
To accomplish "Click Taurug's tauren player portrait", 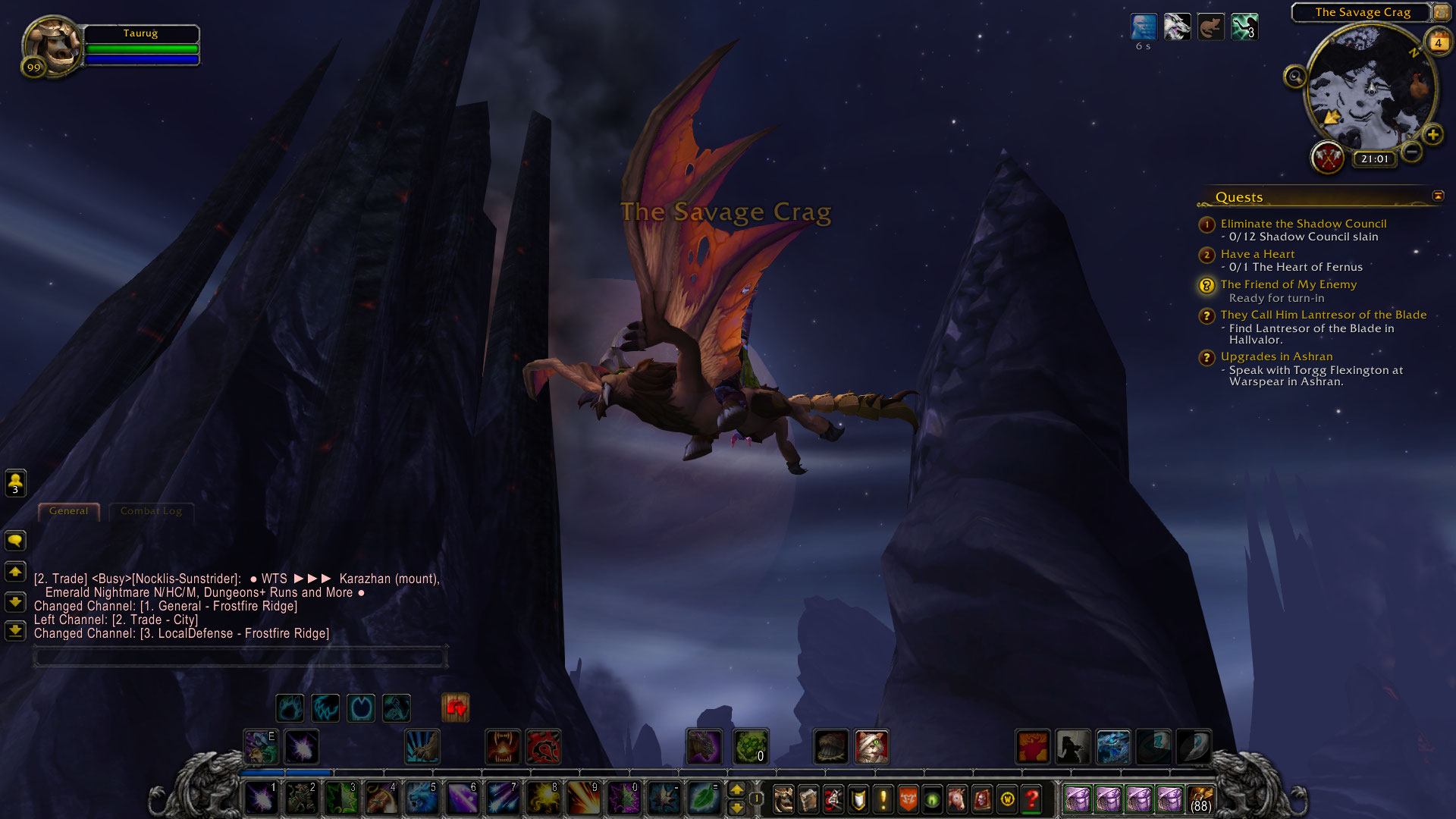I will click(x=52, y=44).
